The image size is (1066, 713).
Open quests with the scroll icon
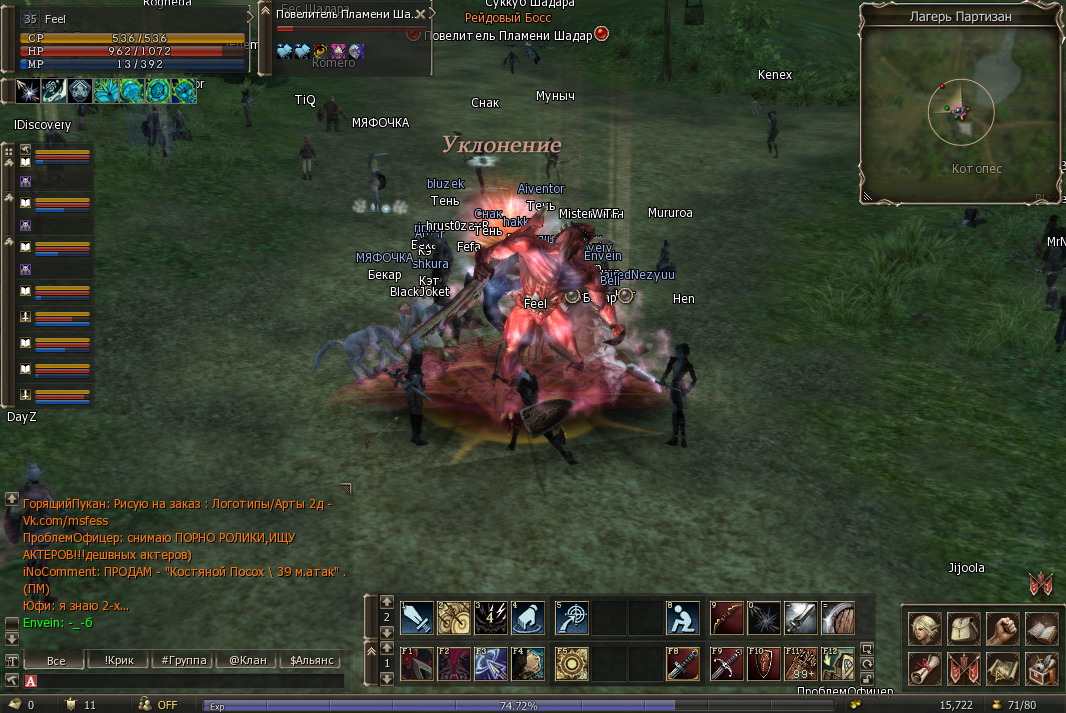tap(925, 667)
